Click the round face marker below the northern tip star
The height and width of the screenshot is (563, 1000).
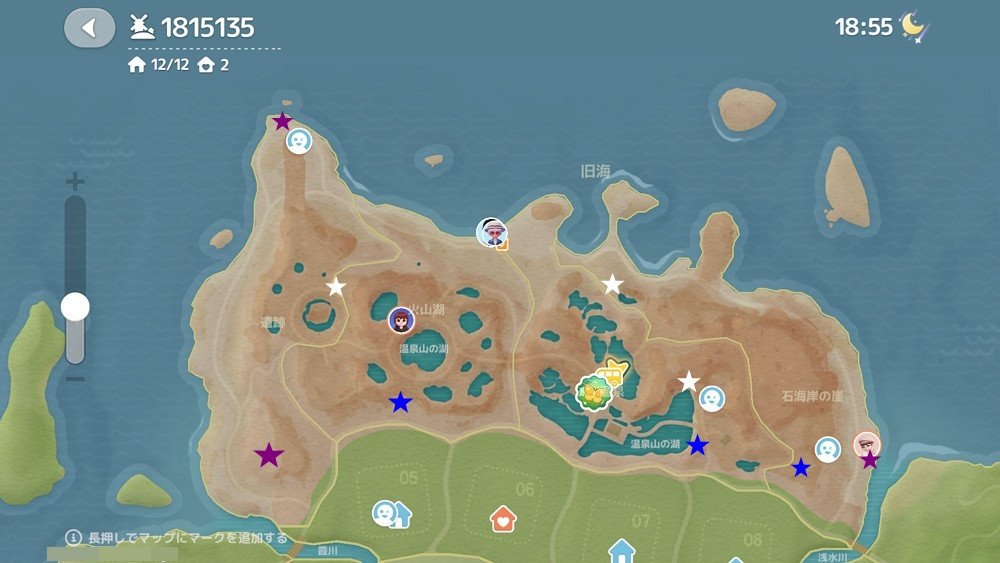point(299,141)
